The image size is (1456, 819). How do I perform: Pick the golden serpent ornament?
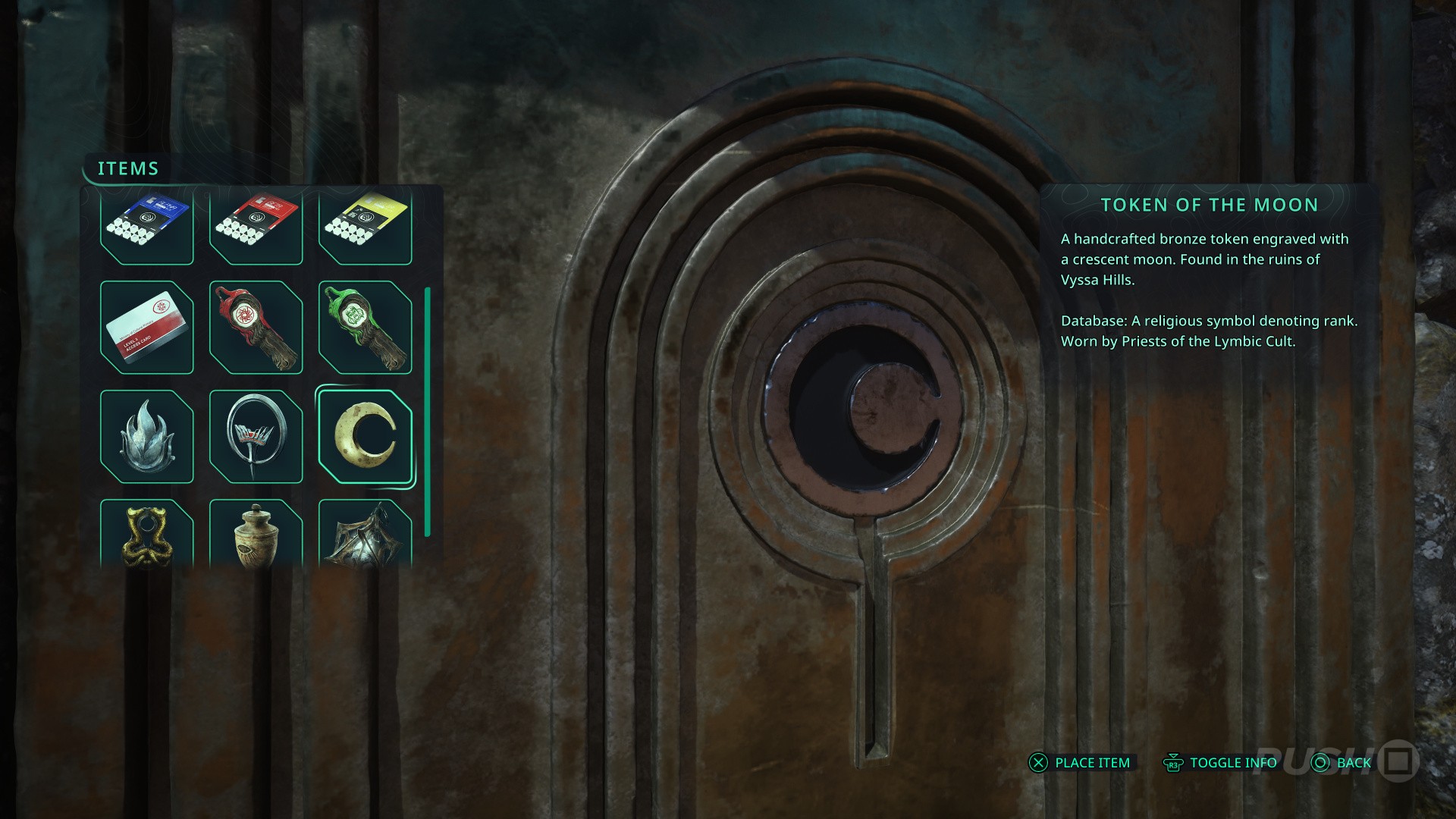click(x=146, y=534)
